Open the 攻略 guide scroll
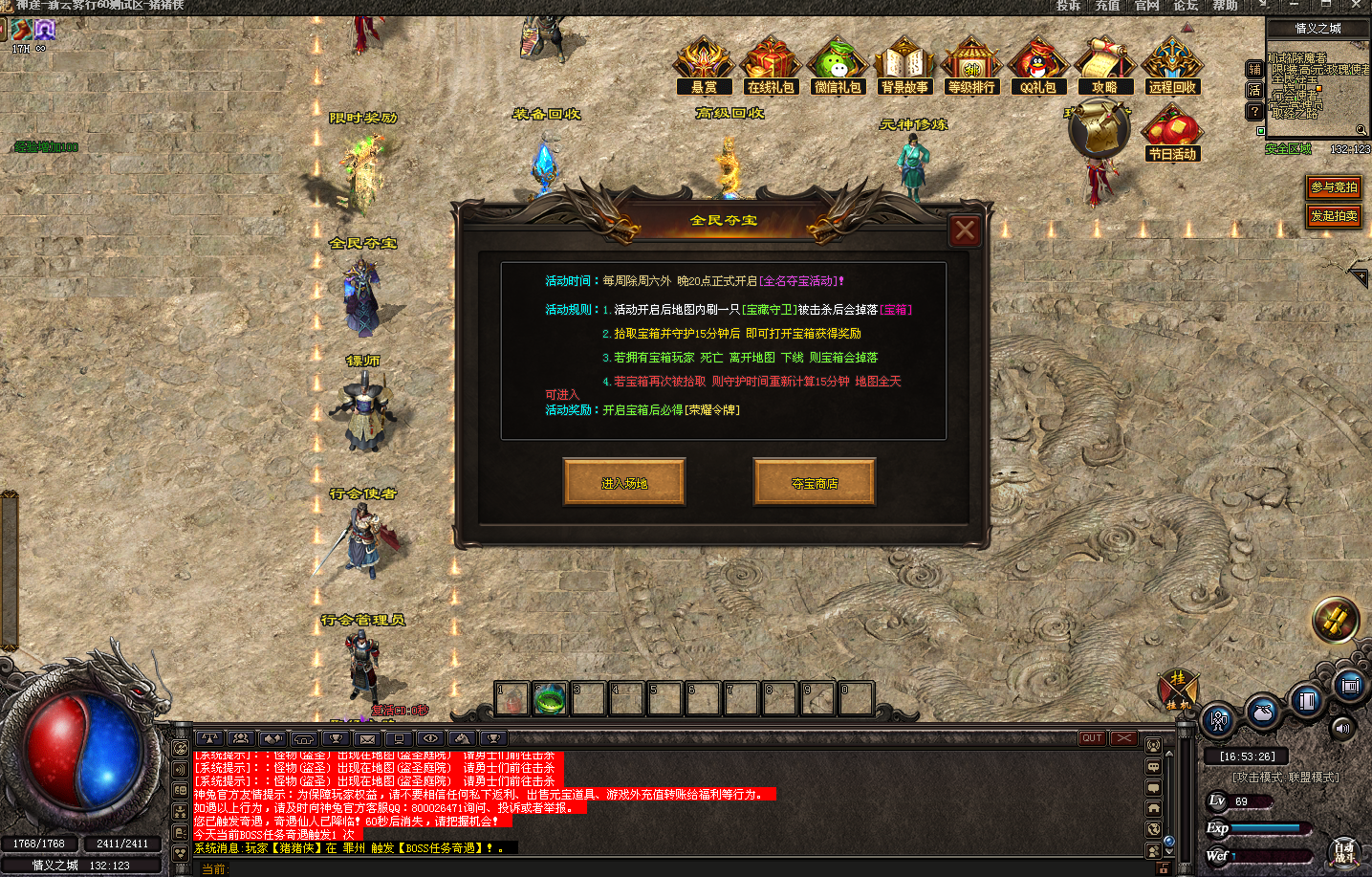The width and height of the screenshot is (1372, 877). [x=1104, y=65]
